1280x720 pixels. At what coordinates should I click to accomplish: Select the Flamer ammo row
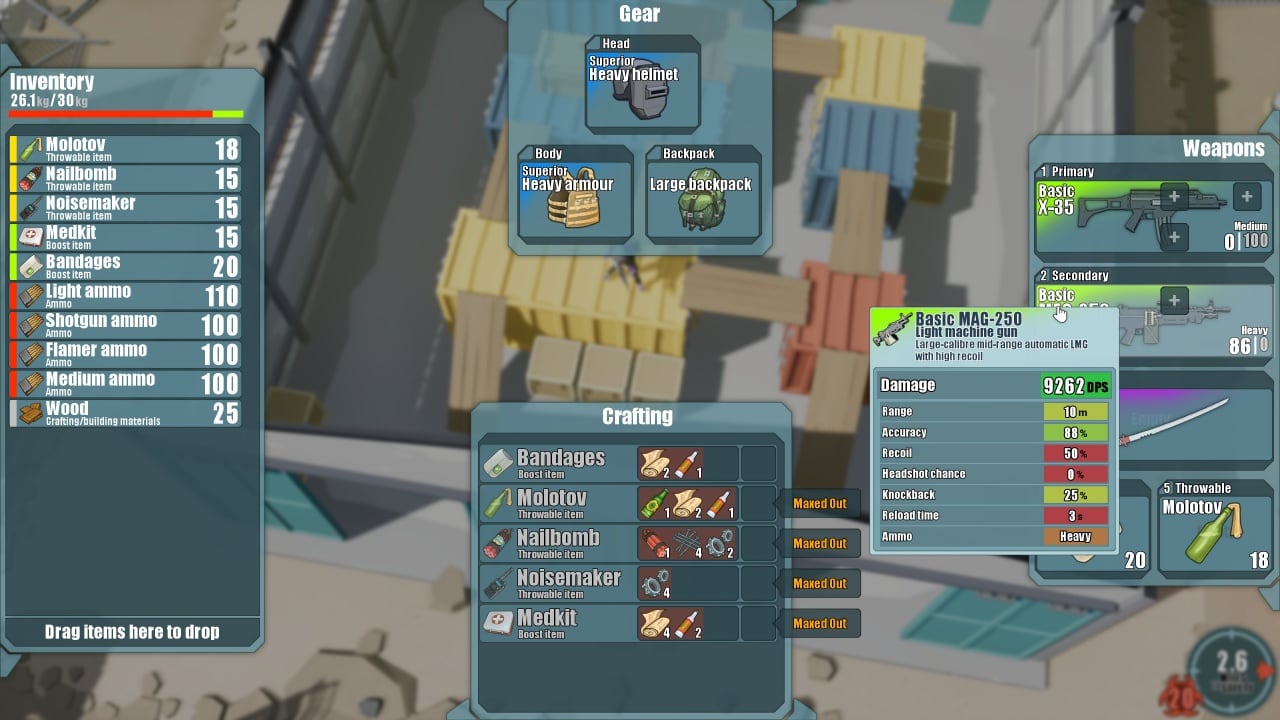point(126,354)
